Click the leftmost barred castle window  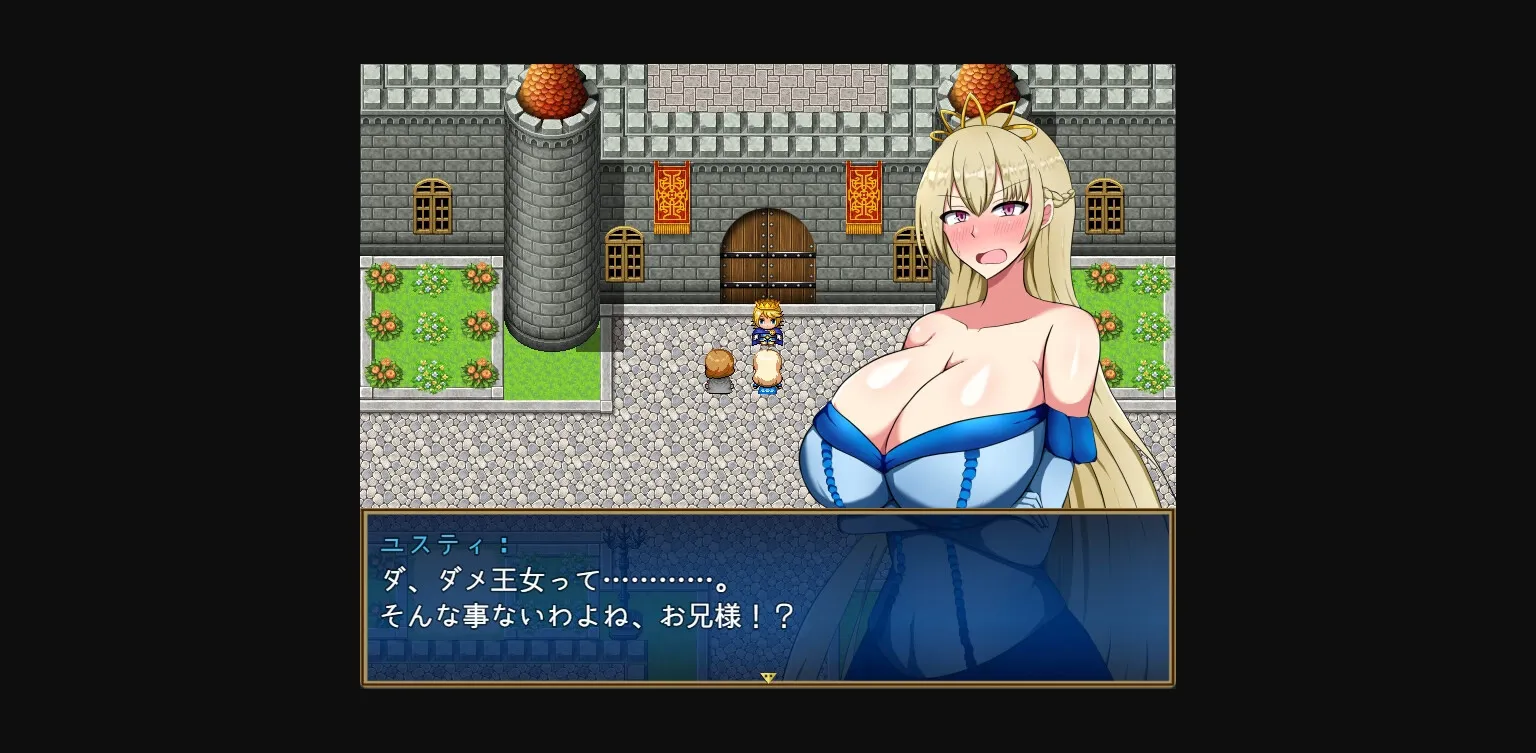(430, 205)
